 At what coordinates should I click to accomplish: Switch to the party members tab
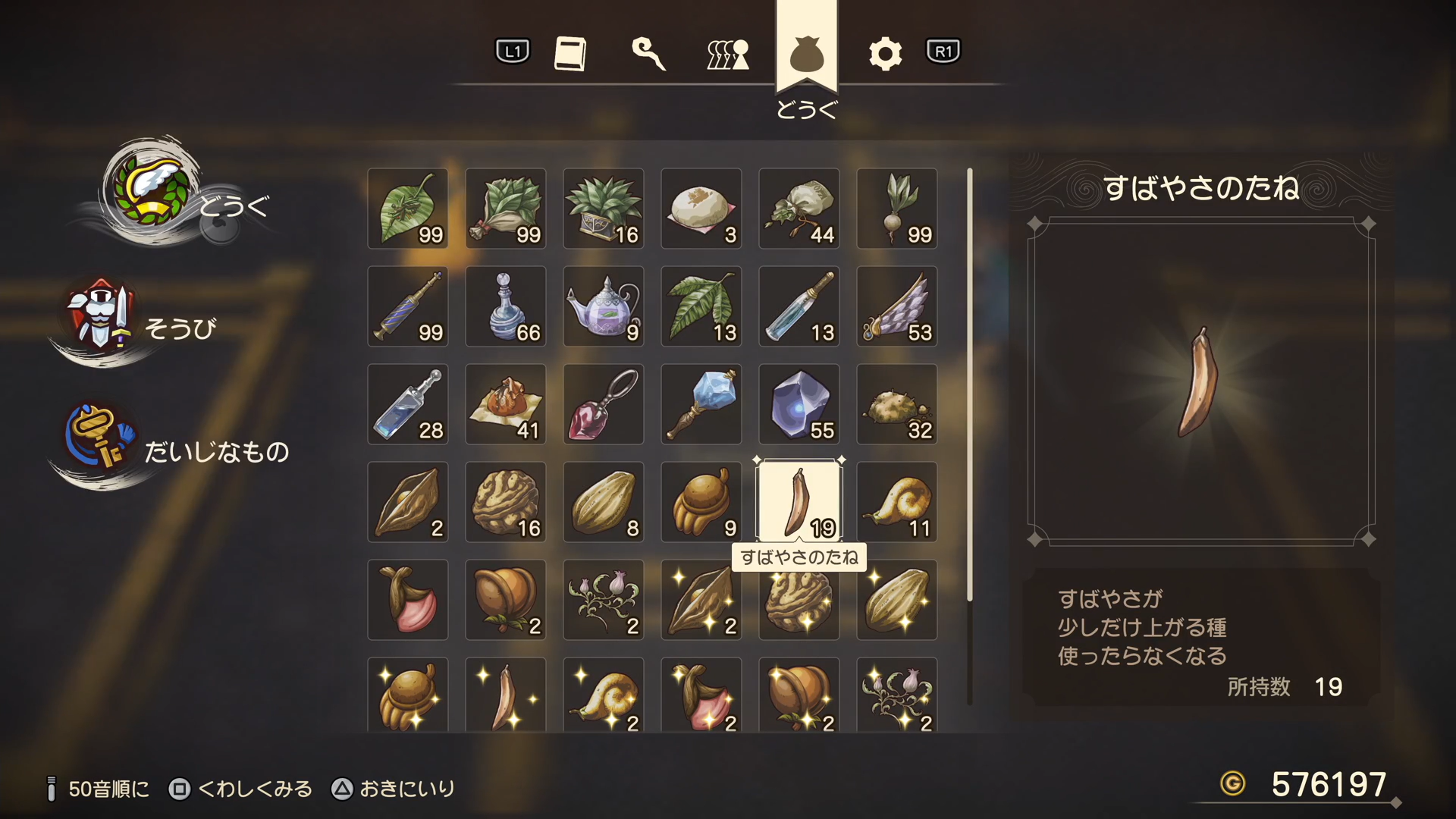tap(727, 54)
